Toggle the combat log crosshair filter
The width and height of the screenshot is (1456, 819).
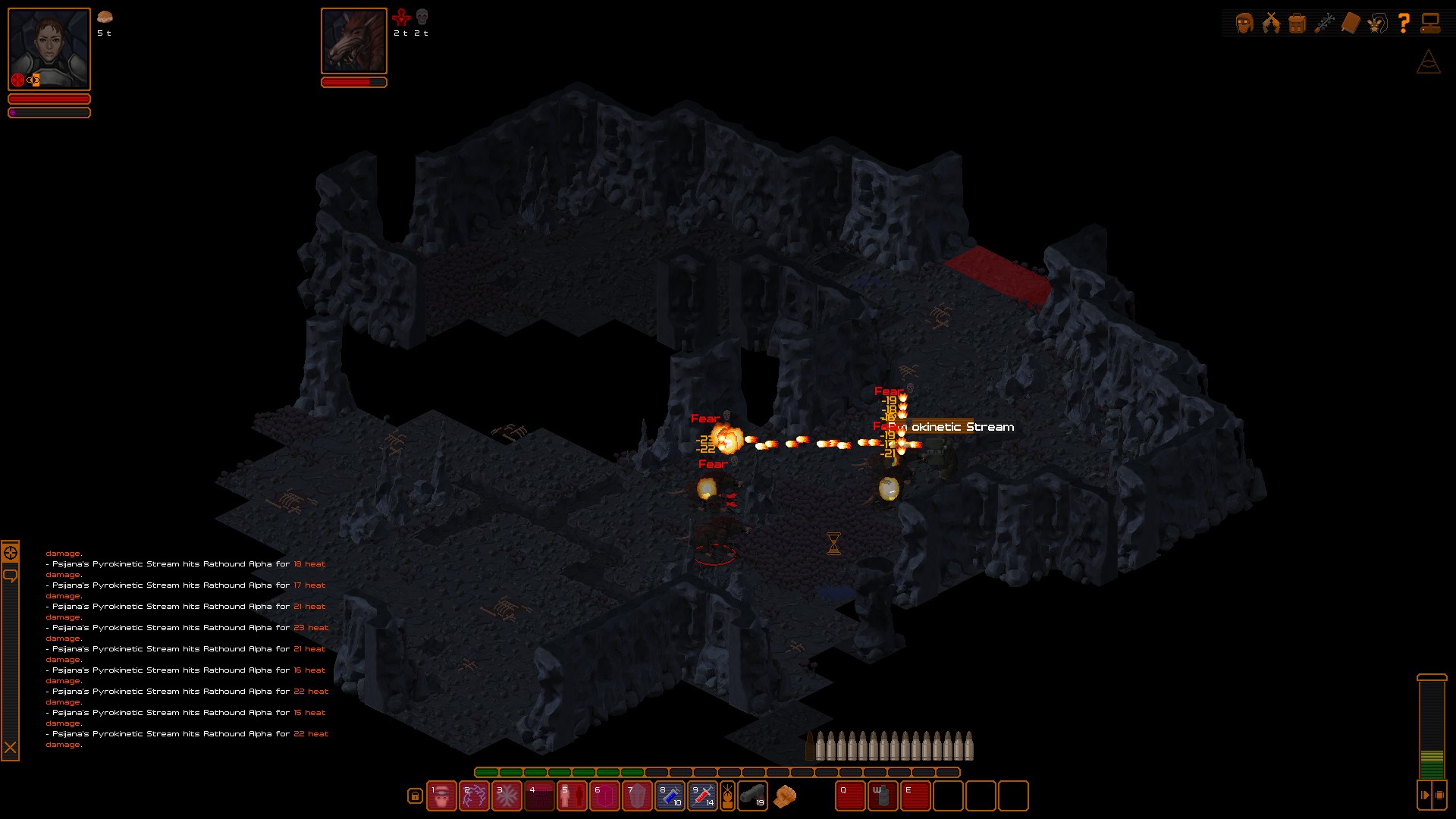click(x=11, y=553)
